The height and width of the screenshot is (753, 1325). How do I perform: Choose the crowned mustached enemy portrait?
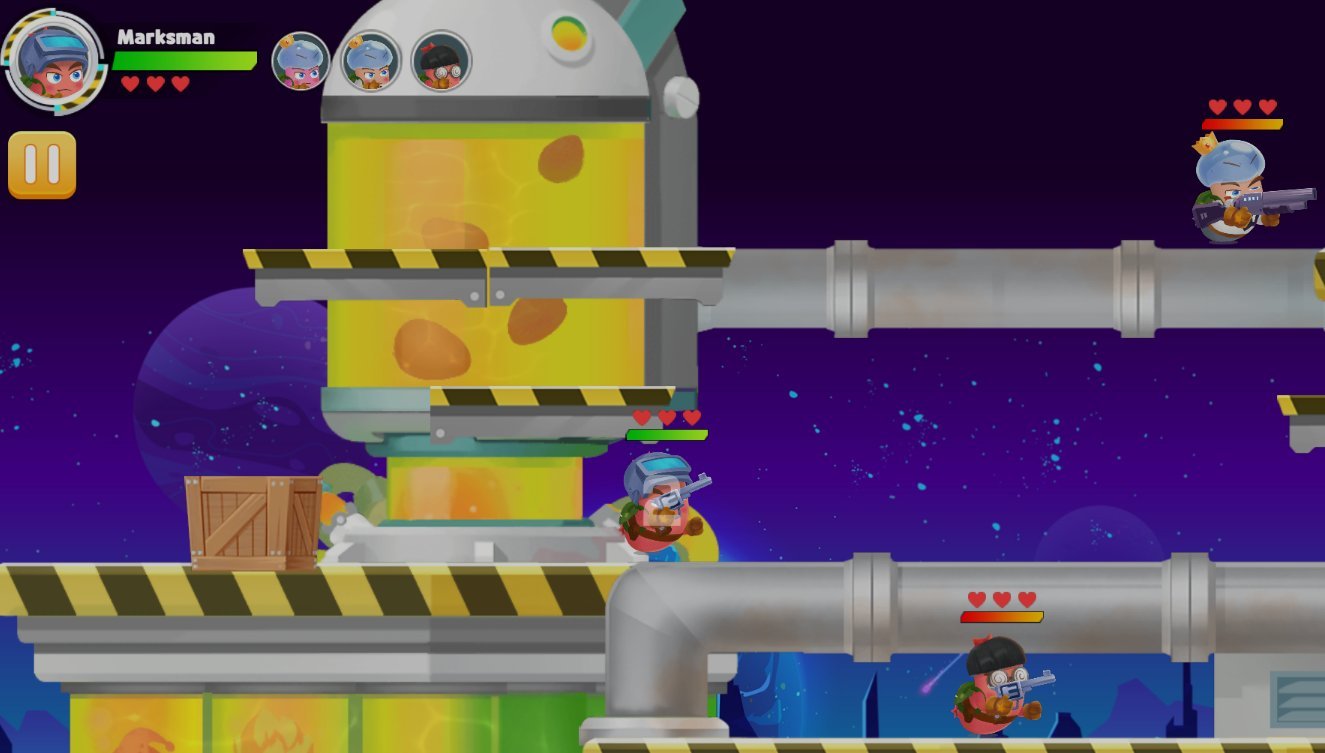371,62
